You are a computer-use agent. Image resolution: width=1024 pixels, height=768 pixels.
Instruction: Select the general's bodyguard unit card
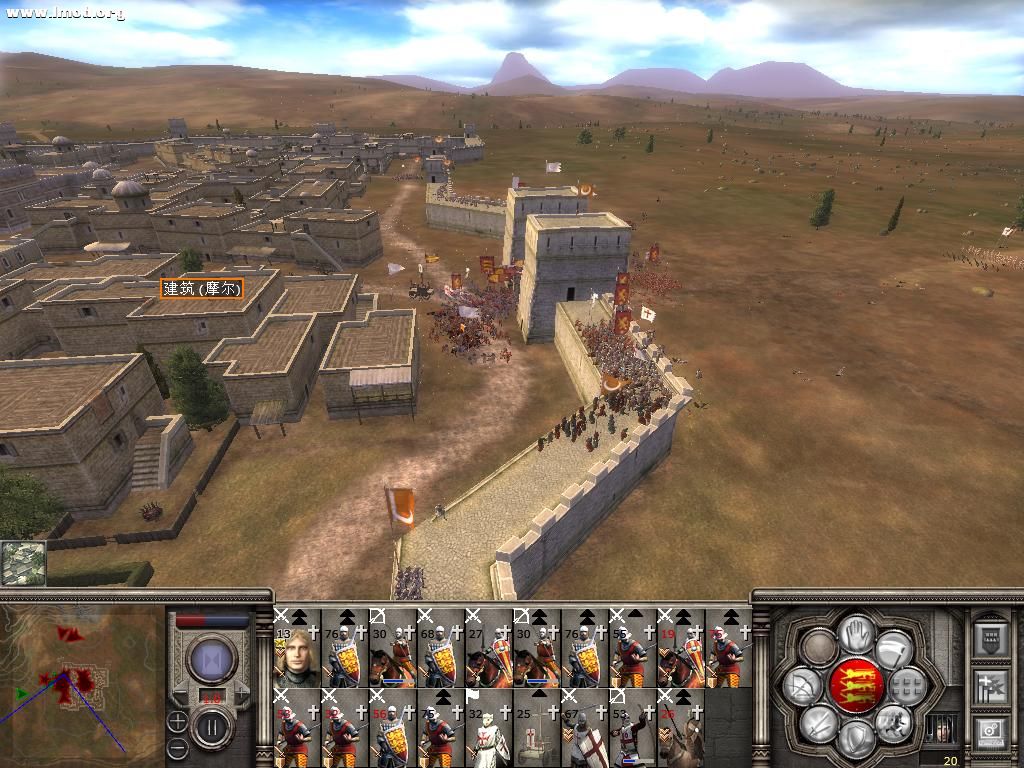click(297, 648)
